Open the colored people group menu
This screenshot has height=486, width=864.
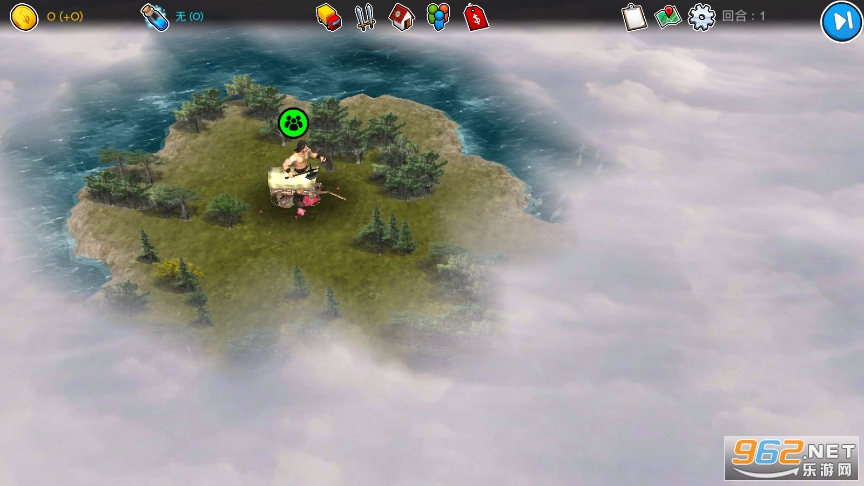pos(438,16)
